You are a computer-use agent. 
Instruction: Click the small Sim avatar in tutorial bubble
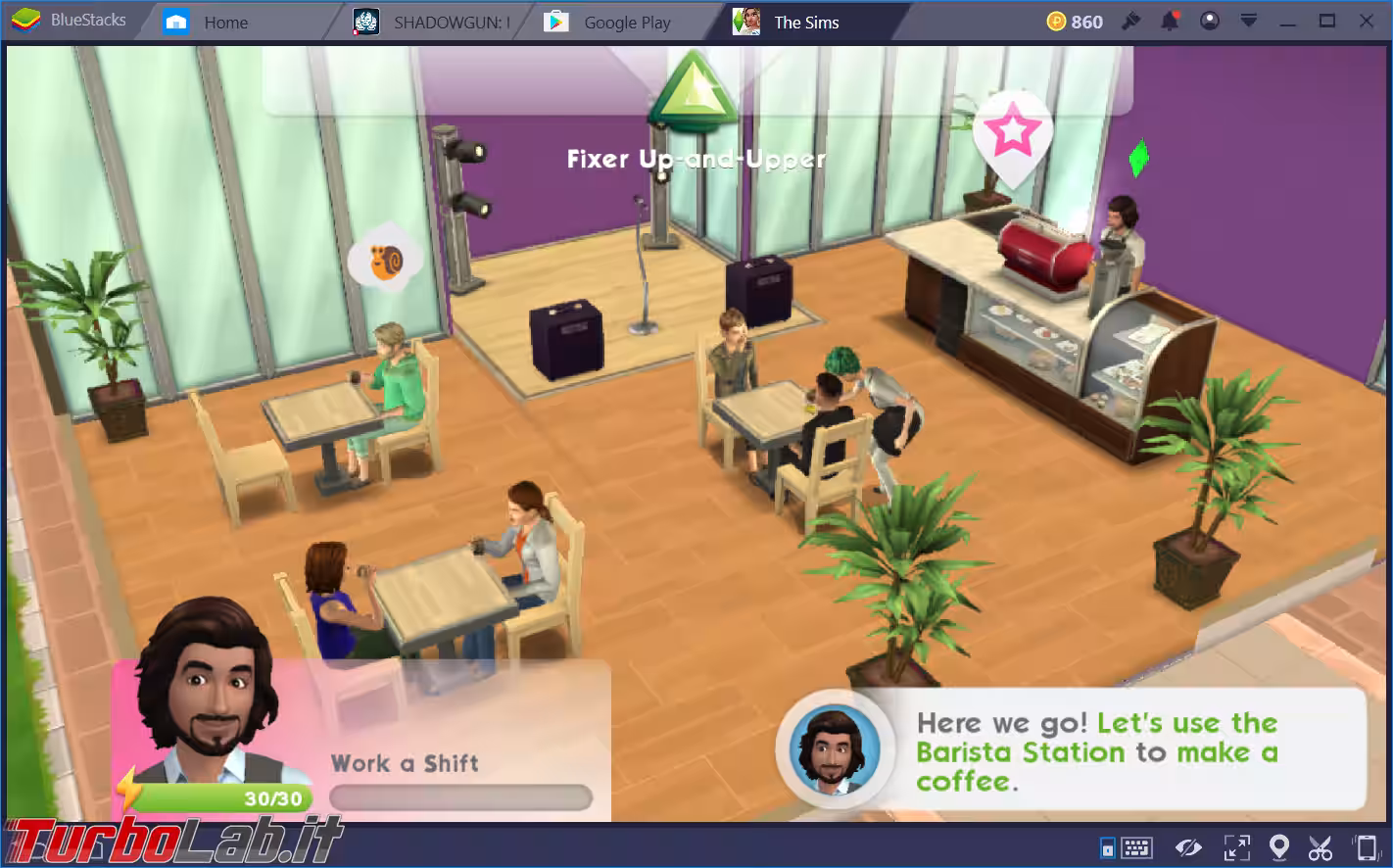point(835,750)
